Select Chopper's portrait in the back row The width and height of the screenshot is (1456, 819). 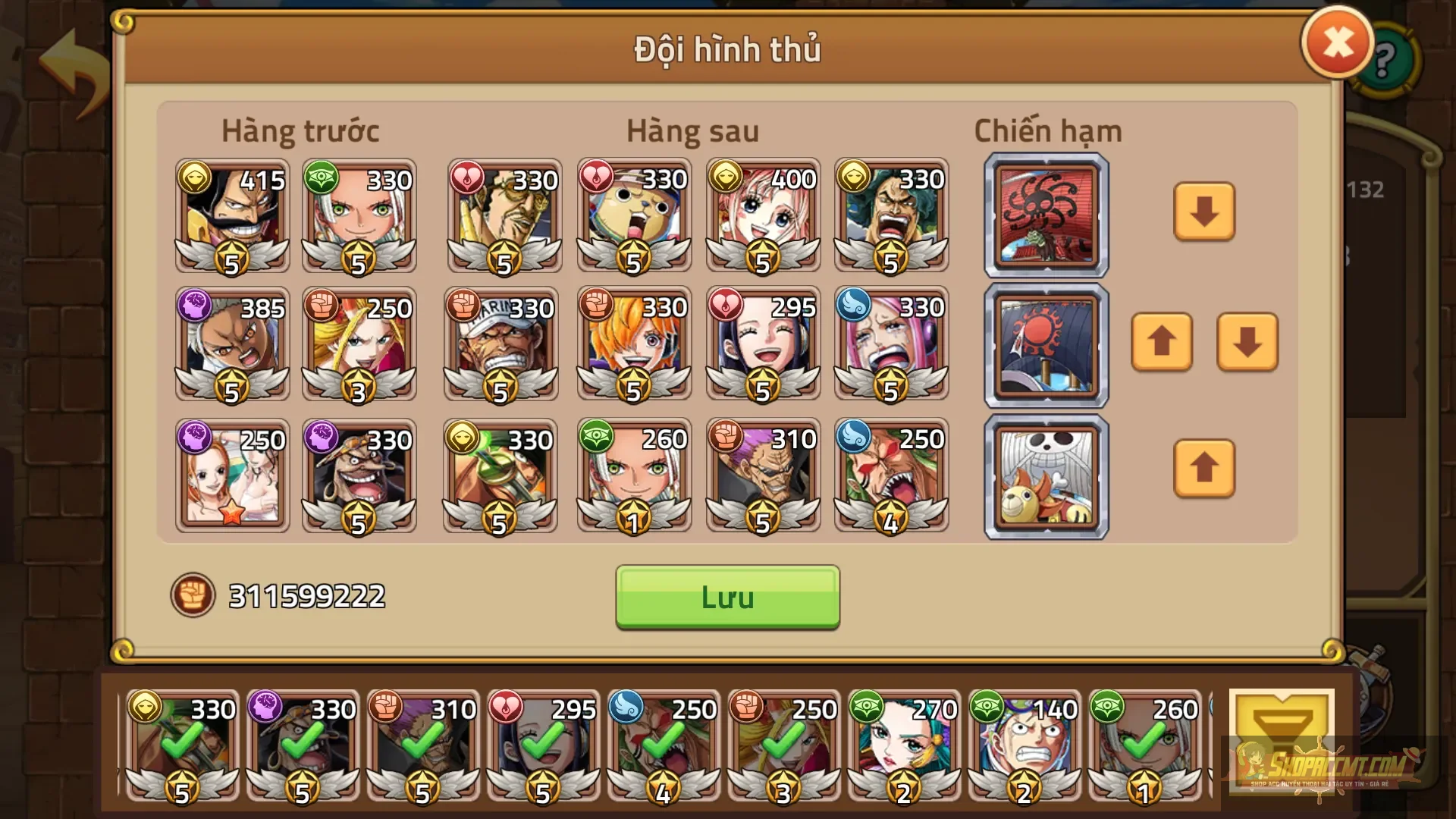click(633, 216)
